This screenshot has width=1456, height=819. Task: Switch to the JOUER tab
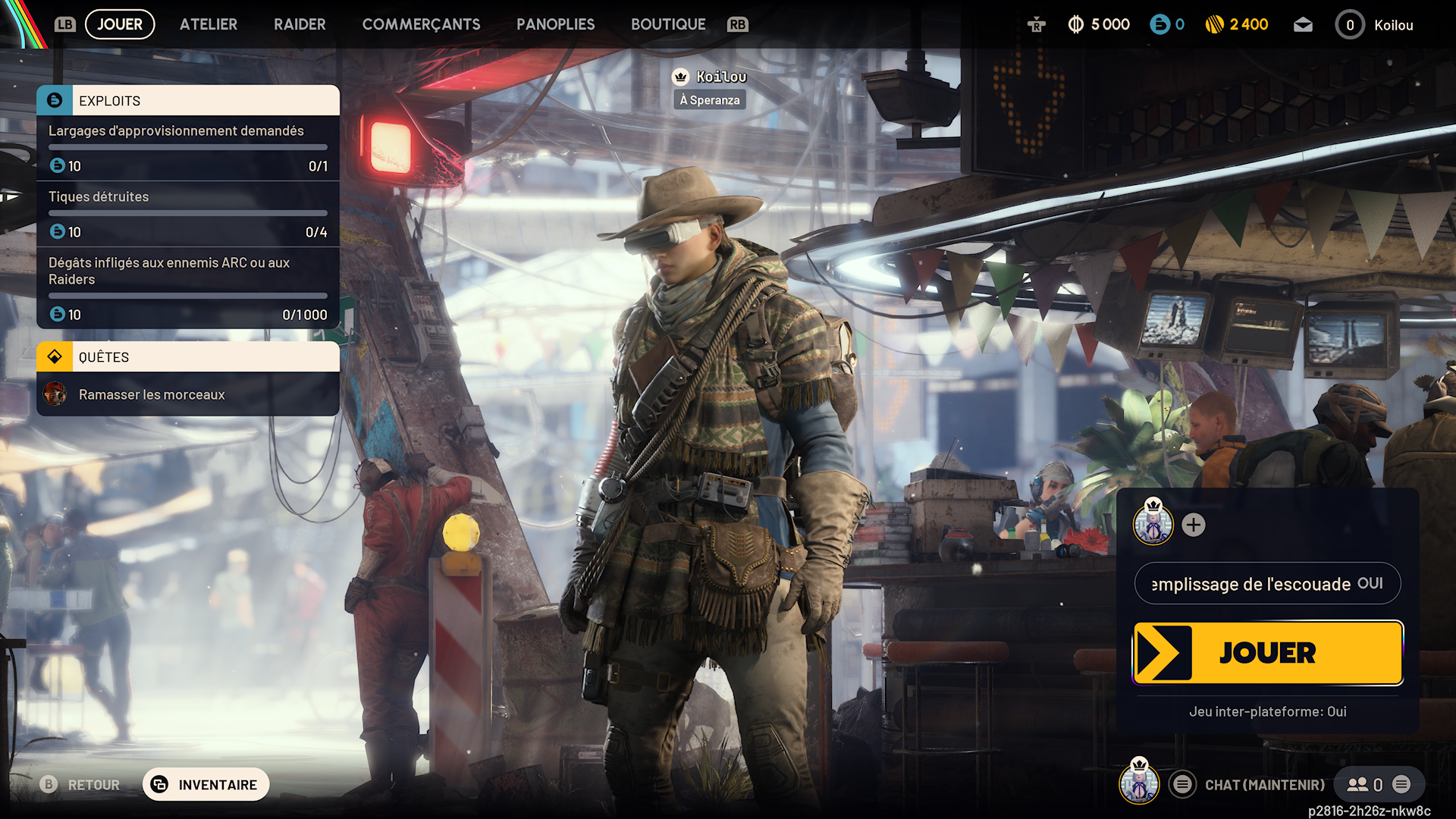[120, 24]
